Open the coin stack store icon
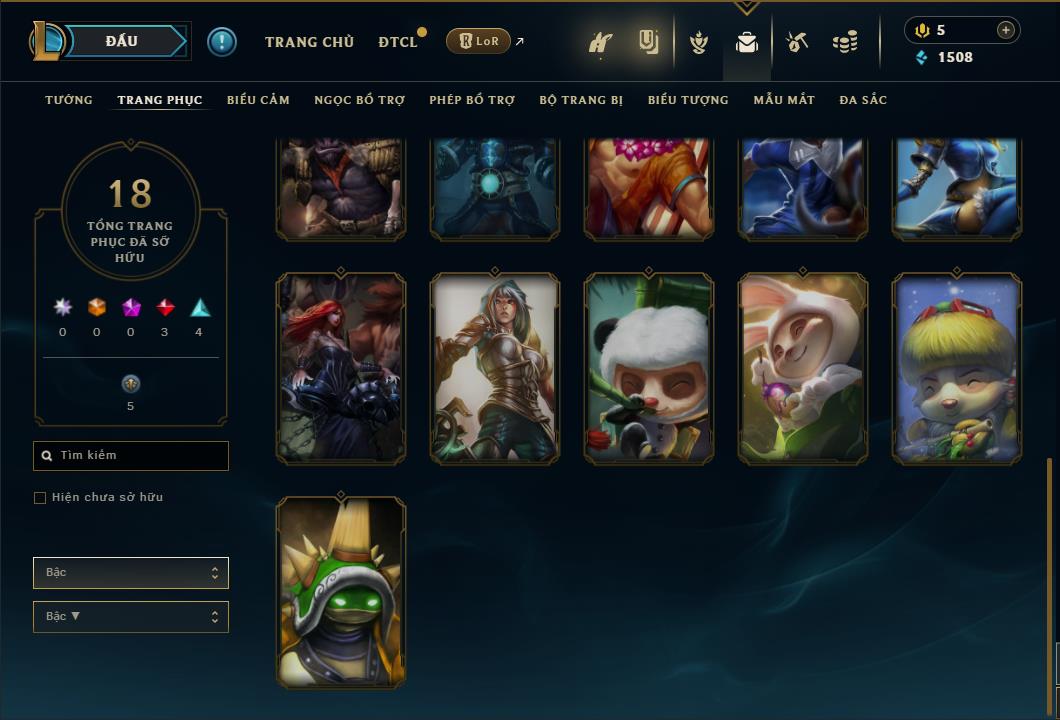 [x=845, y=42]
